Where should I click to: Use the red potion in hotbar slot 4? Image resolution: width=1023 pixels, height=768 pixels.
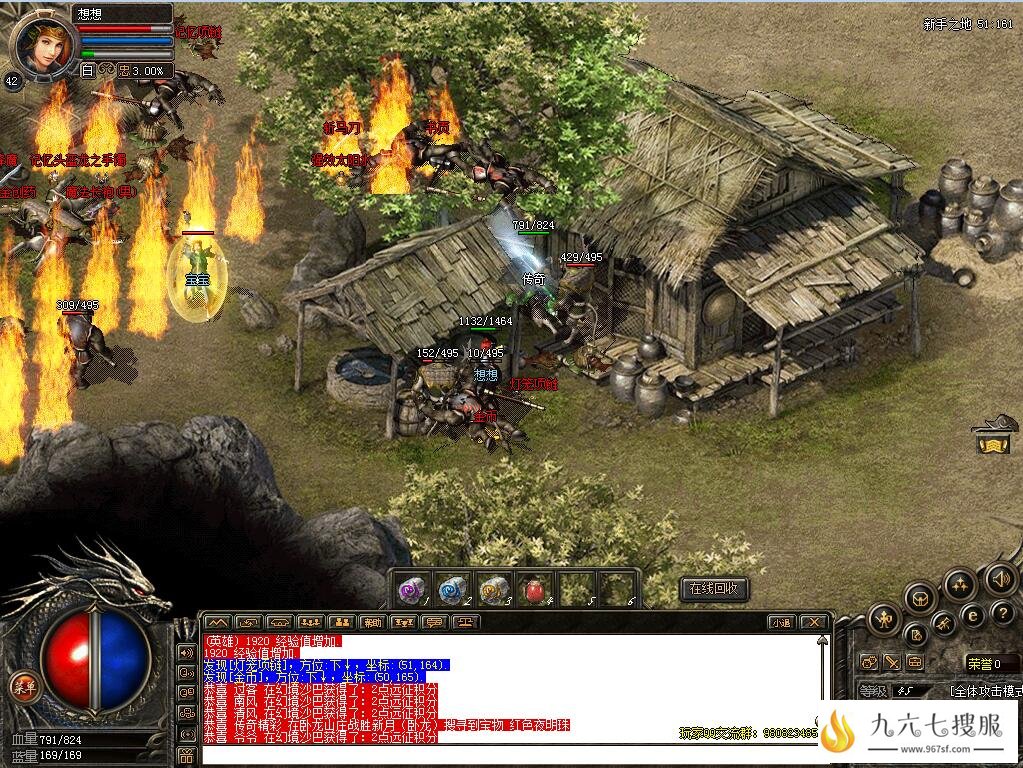coord(535,589)
